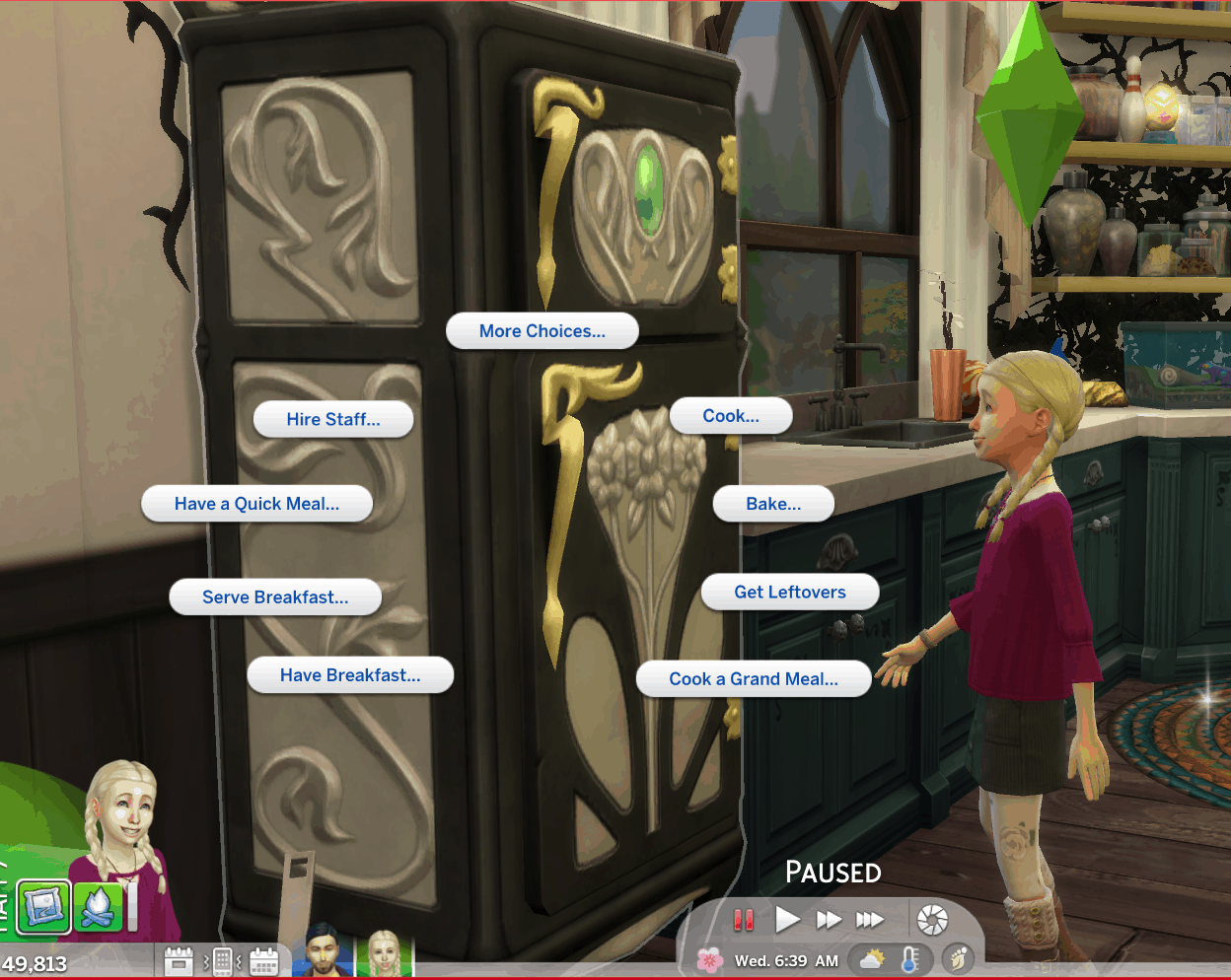The image size is (1231, 980).
Task: Open the camera shutter screenshot tool
Action: coord(931,920)
